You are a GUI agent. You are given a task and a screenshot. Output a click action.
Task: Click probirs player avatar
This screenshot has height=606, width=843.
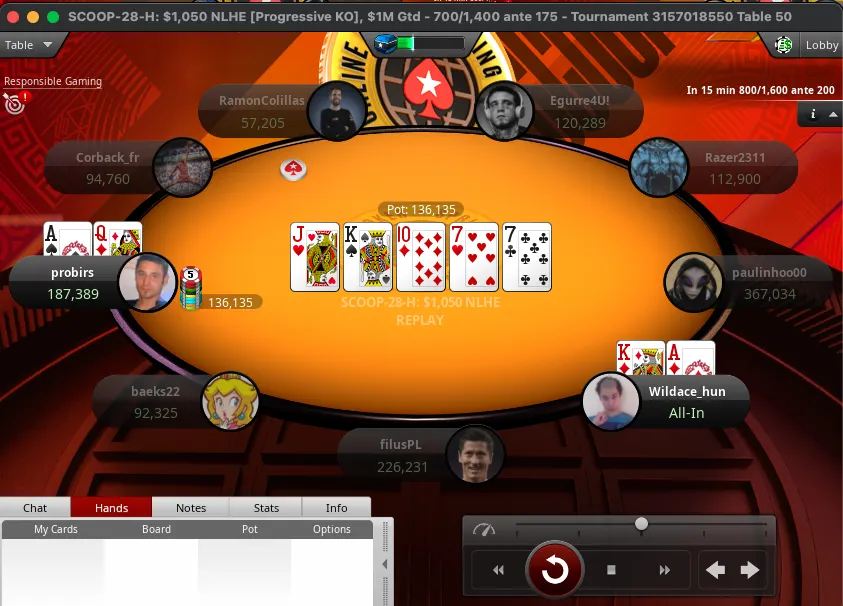point(147,282)
